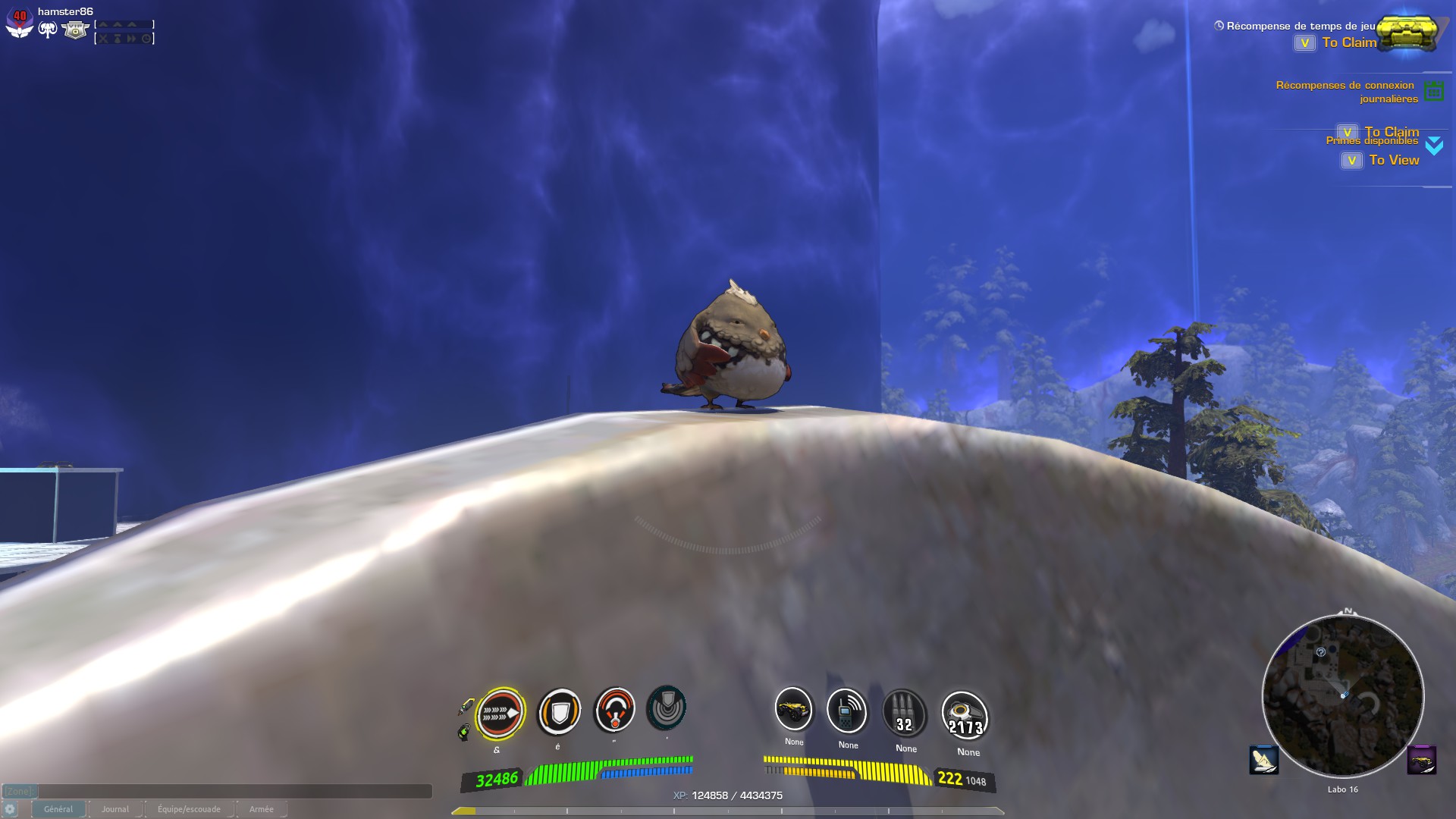The image size is (1456, 819).
Task: Click the XP progress bar at the bottom
Action: (x=728, y=809)
